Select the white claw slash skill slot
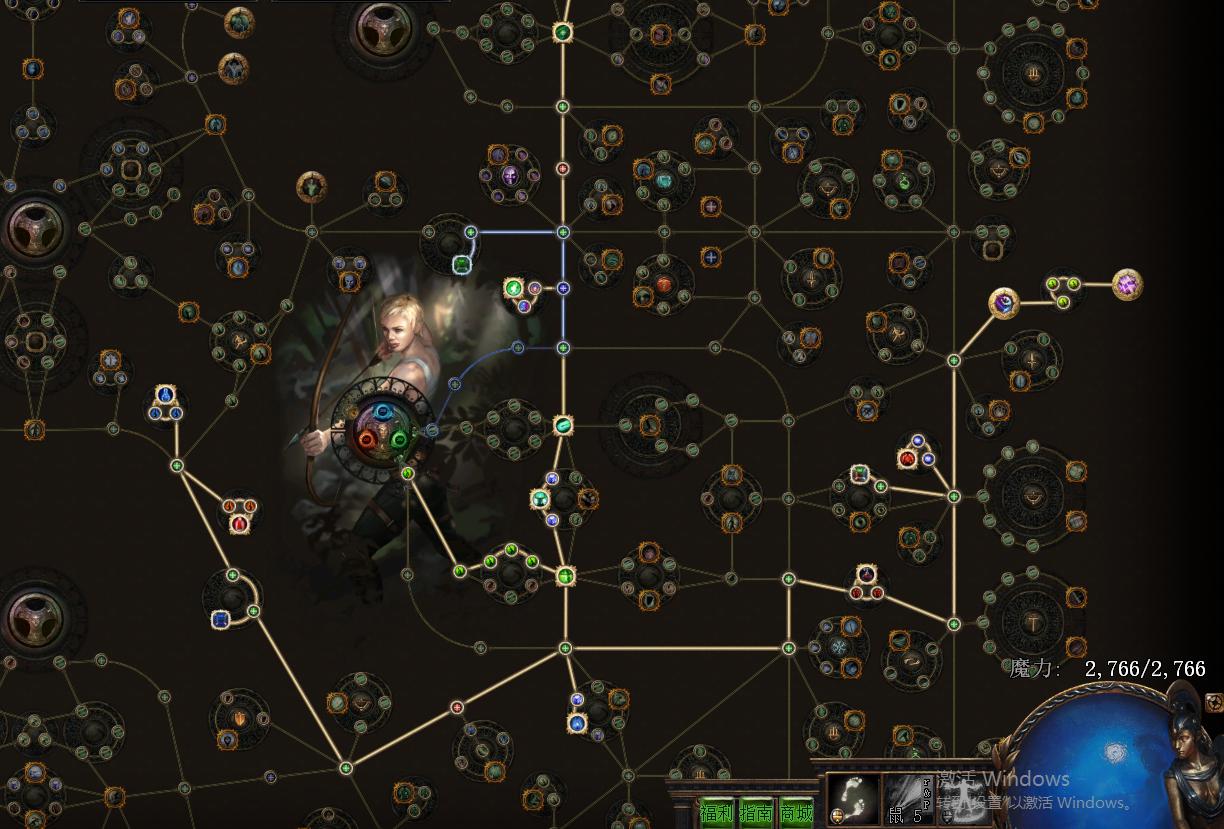The height and width of the screenshot is (829, 1224). (906, 796)
